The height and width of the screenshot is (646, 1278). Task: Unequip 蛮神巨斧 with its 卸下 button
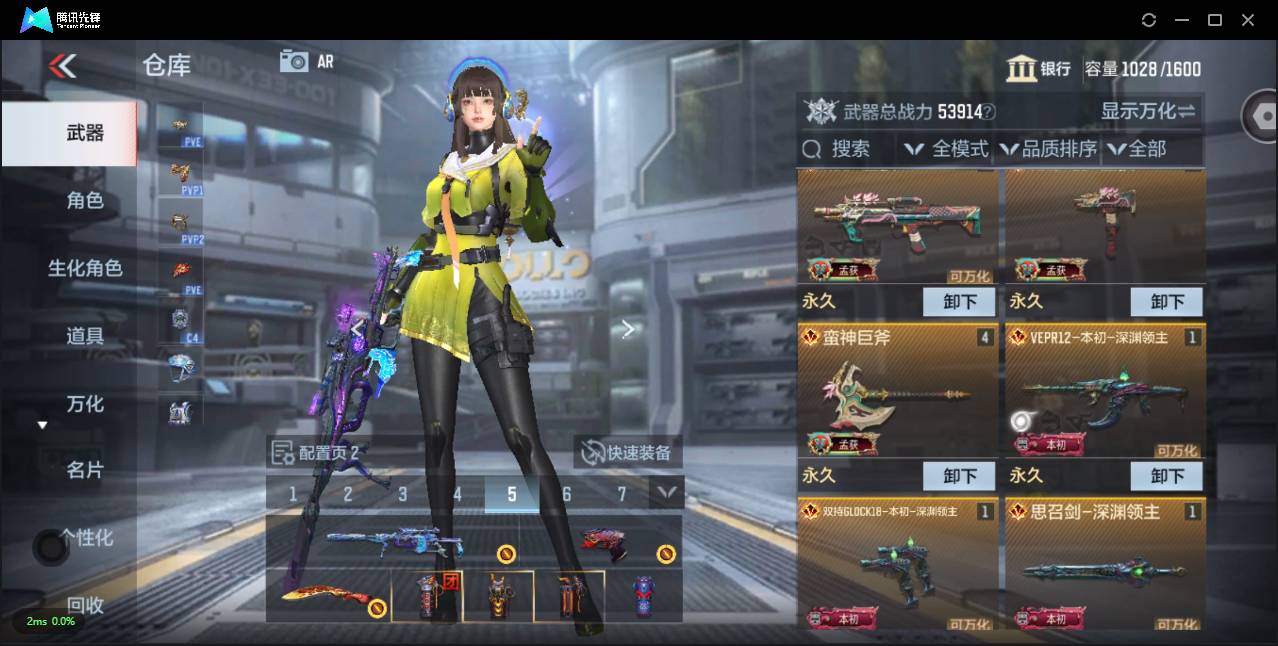pos(958,476)
